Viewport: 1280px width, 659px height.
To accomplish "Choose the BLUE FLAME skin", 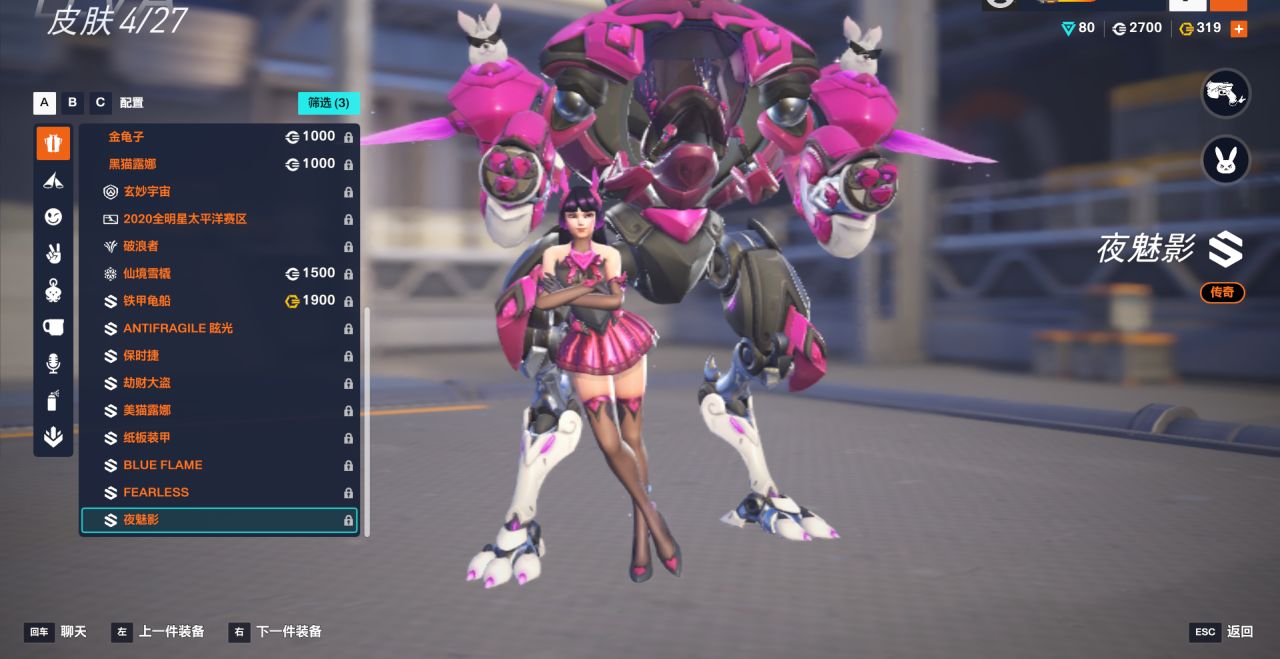I will click(219, 465).
